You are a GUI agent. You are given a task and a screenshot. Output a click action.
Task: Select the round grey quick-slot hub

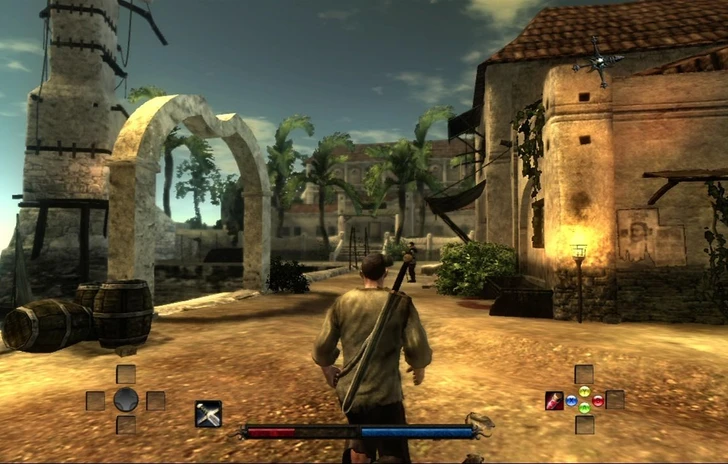click(x=125, y=400)
